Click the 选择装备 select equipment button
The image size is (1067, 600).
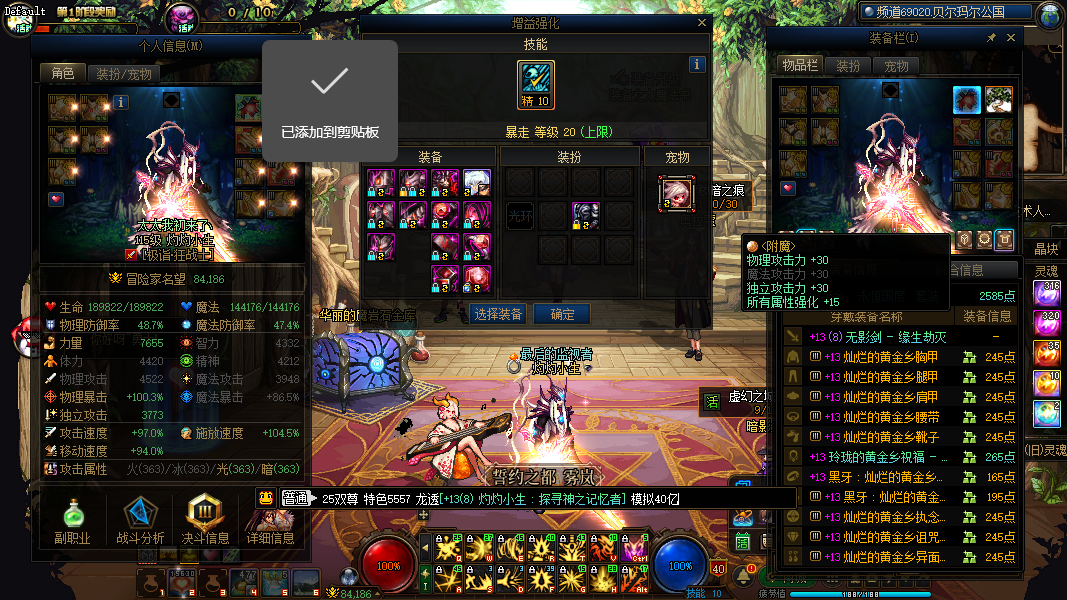coord(498,314)
